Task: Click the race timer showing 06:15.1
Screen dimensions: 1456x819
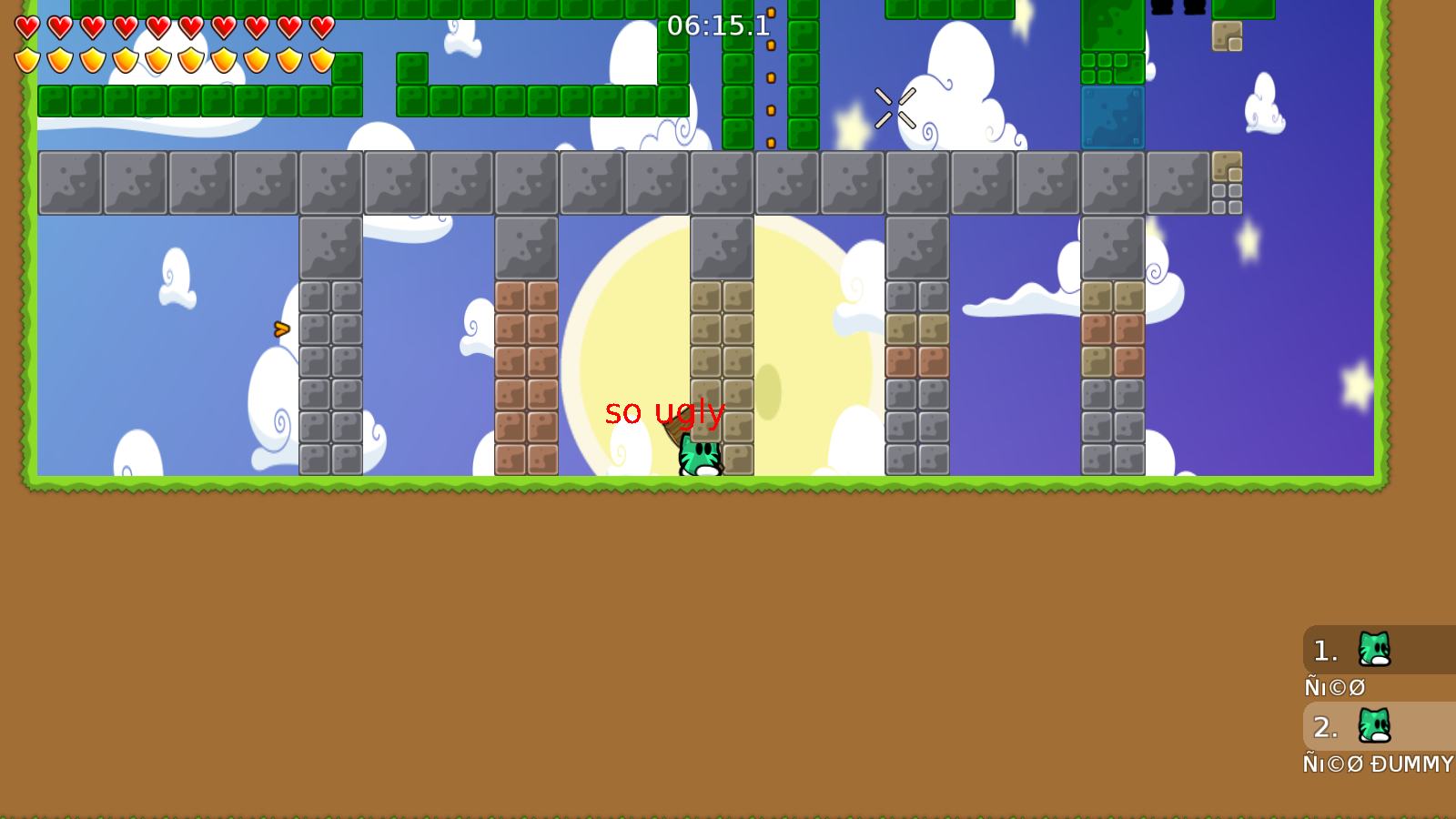Action: pyautogui.click(x=718, y=27)
